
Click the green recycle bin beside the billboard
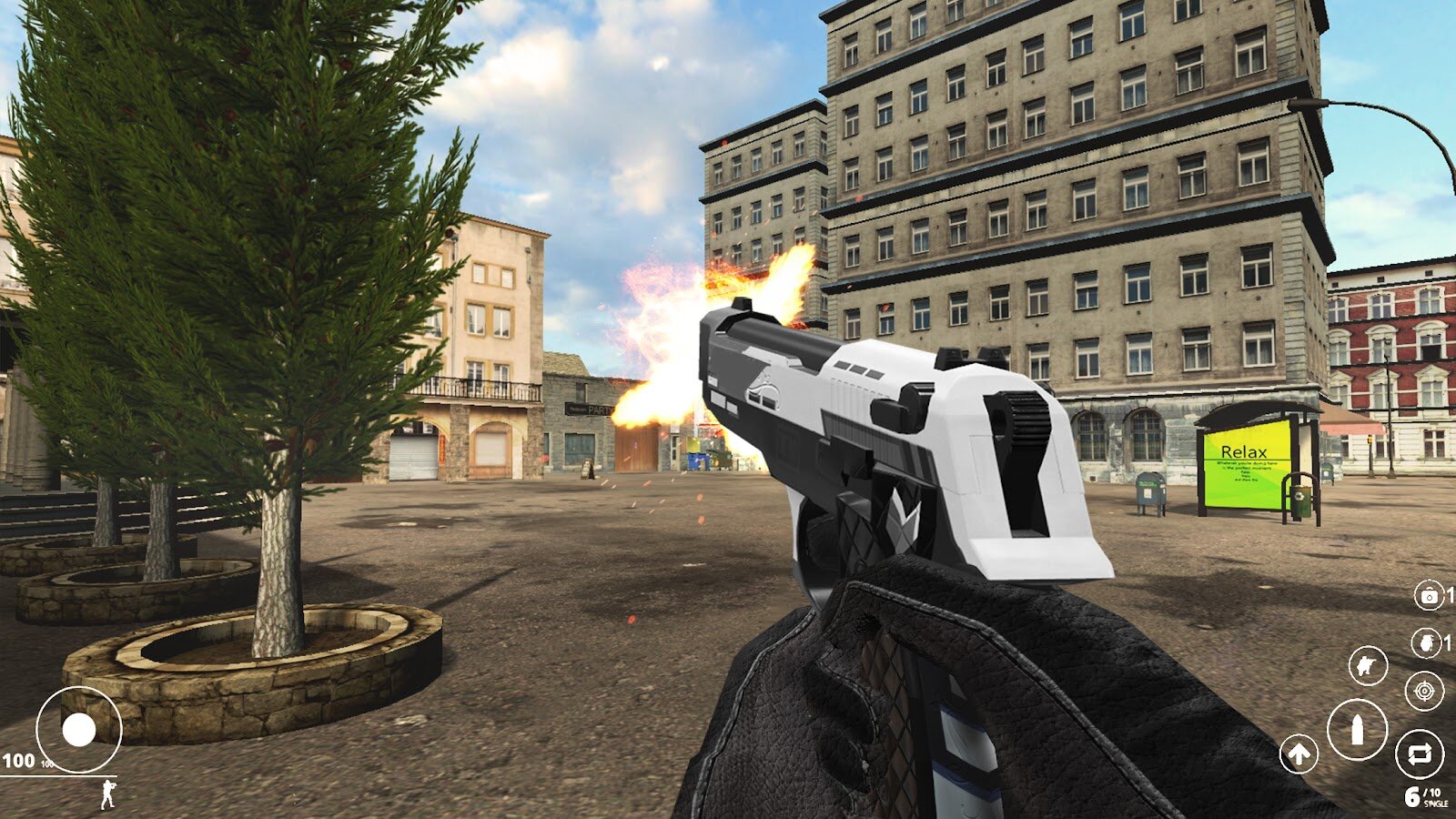1301,499
